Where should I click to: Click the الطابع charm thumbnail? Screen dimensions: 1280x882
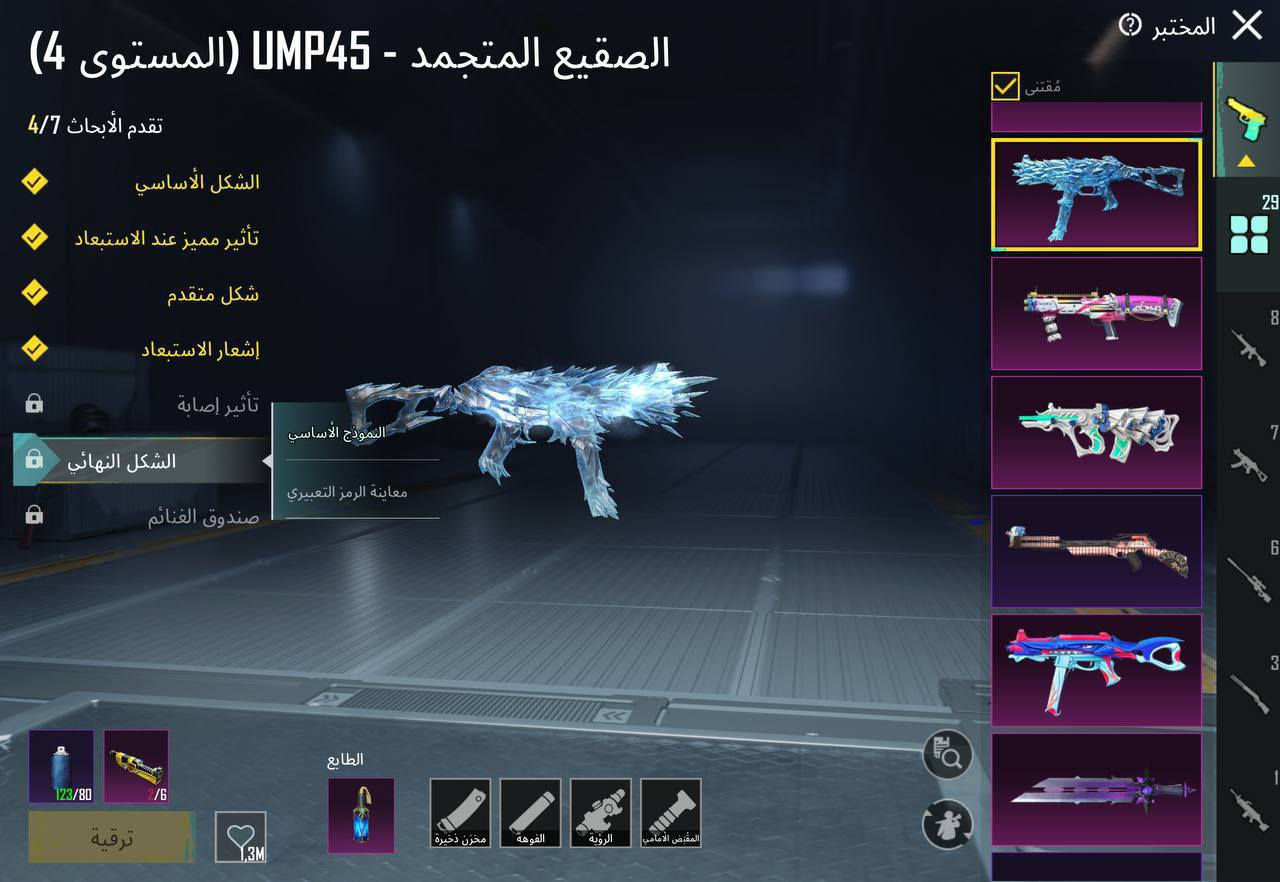[361, 817]
